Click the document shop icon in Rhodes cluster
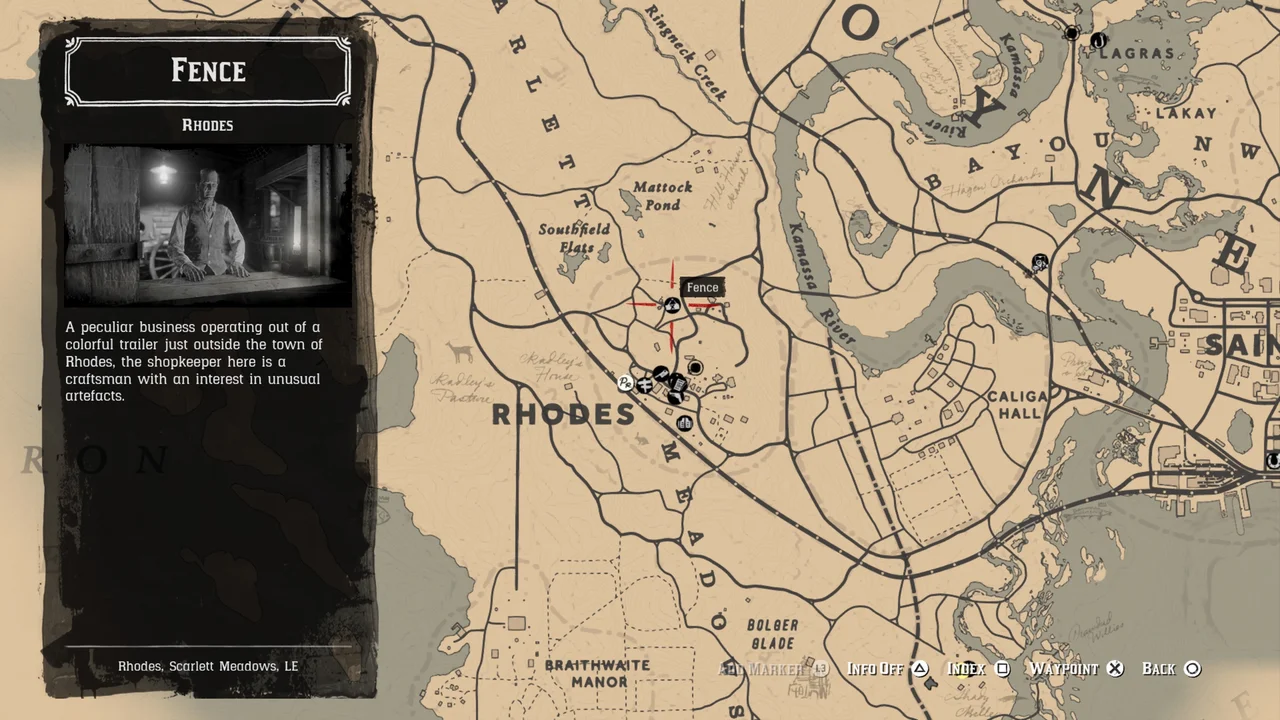1280x720 pixels. [x=679, y=384]
